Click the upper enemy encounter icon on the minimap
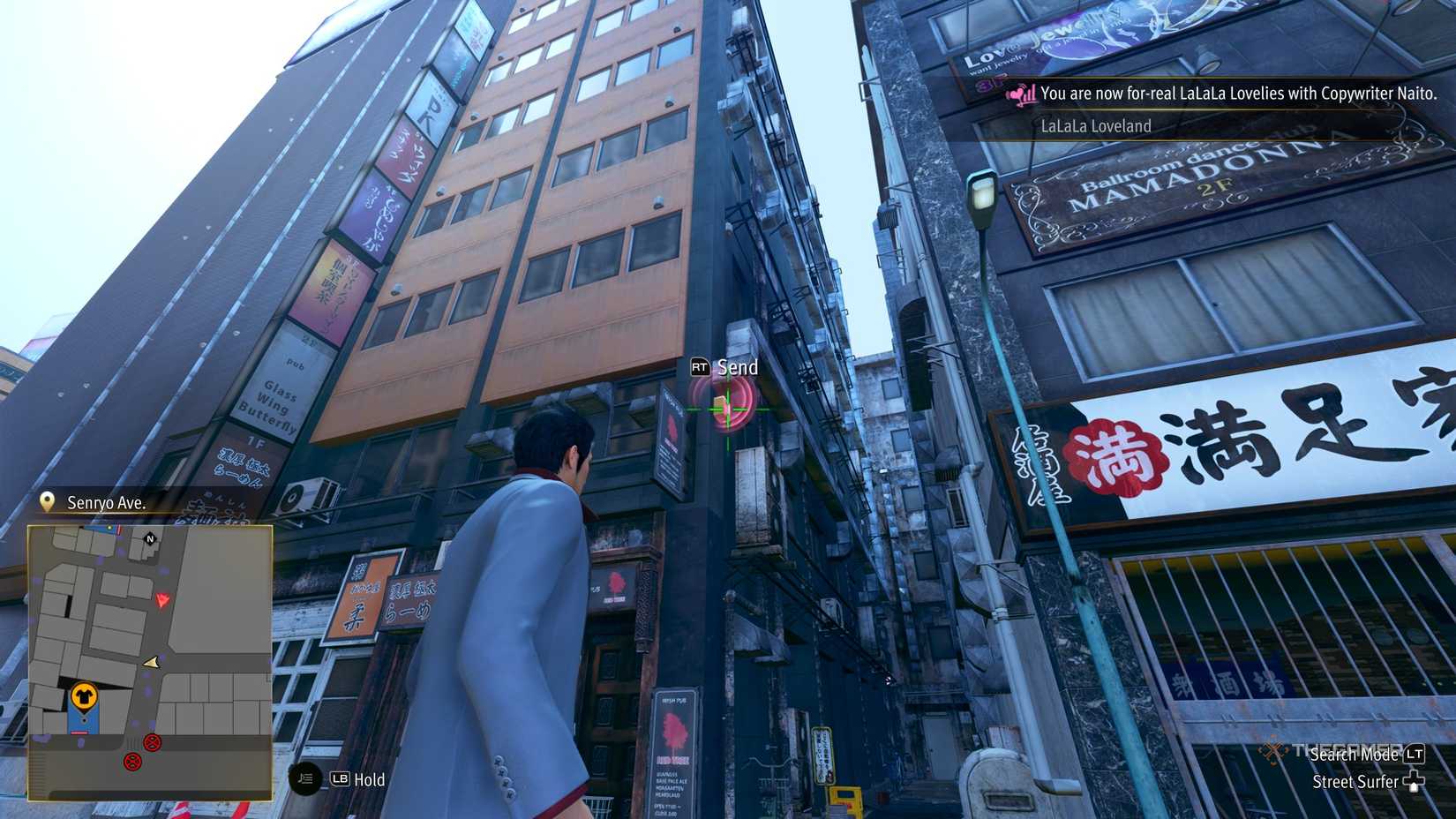This screenshot has width=1456, height=819. point(151,744)
